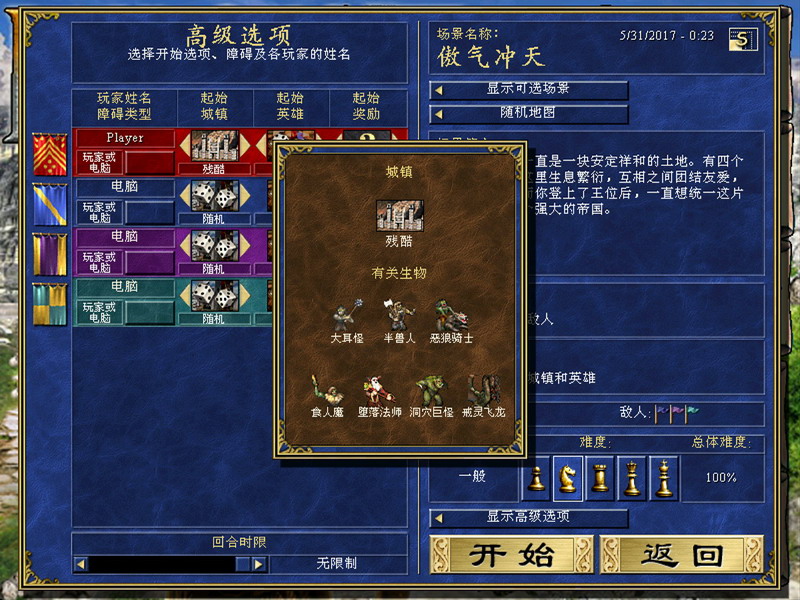Screen dimensions: 800x600
Task: Click the teal and yellow player flag
Action: (x=50, y=303)
